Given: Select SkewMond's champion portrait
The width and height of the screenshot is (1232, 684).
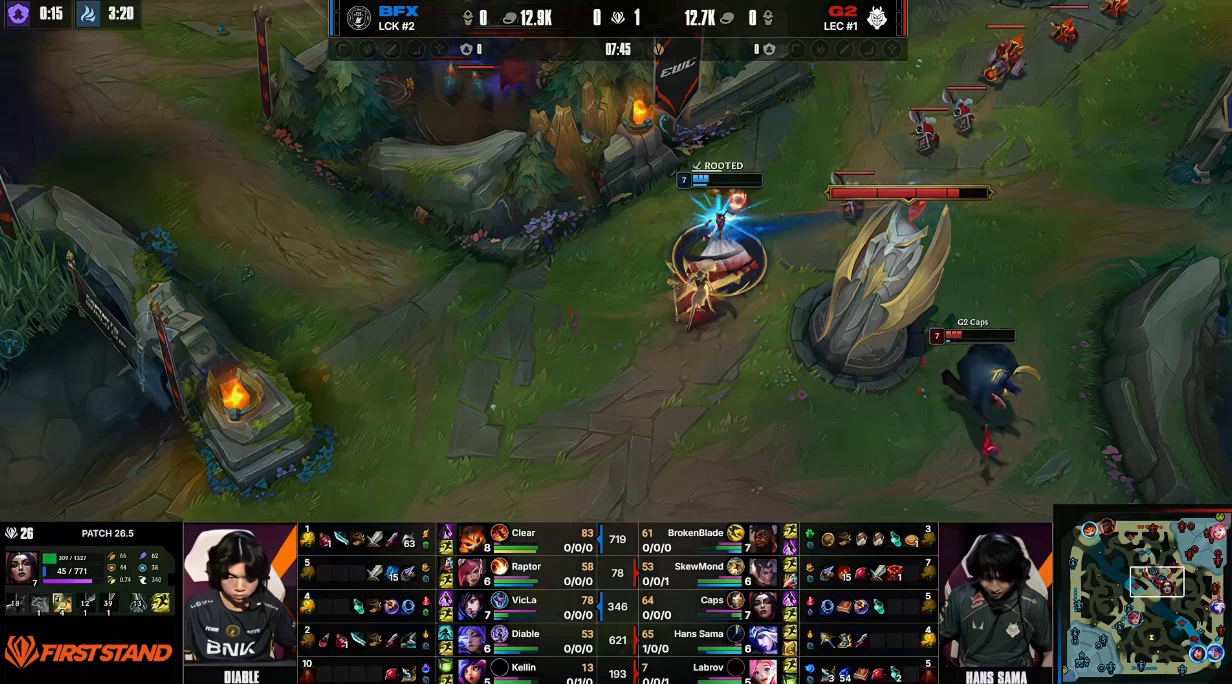Looking at the screenshot, I should tap(763, 573).
